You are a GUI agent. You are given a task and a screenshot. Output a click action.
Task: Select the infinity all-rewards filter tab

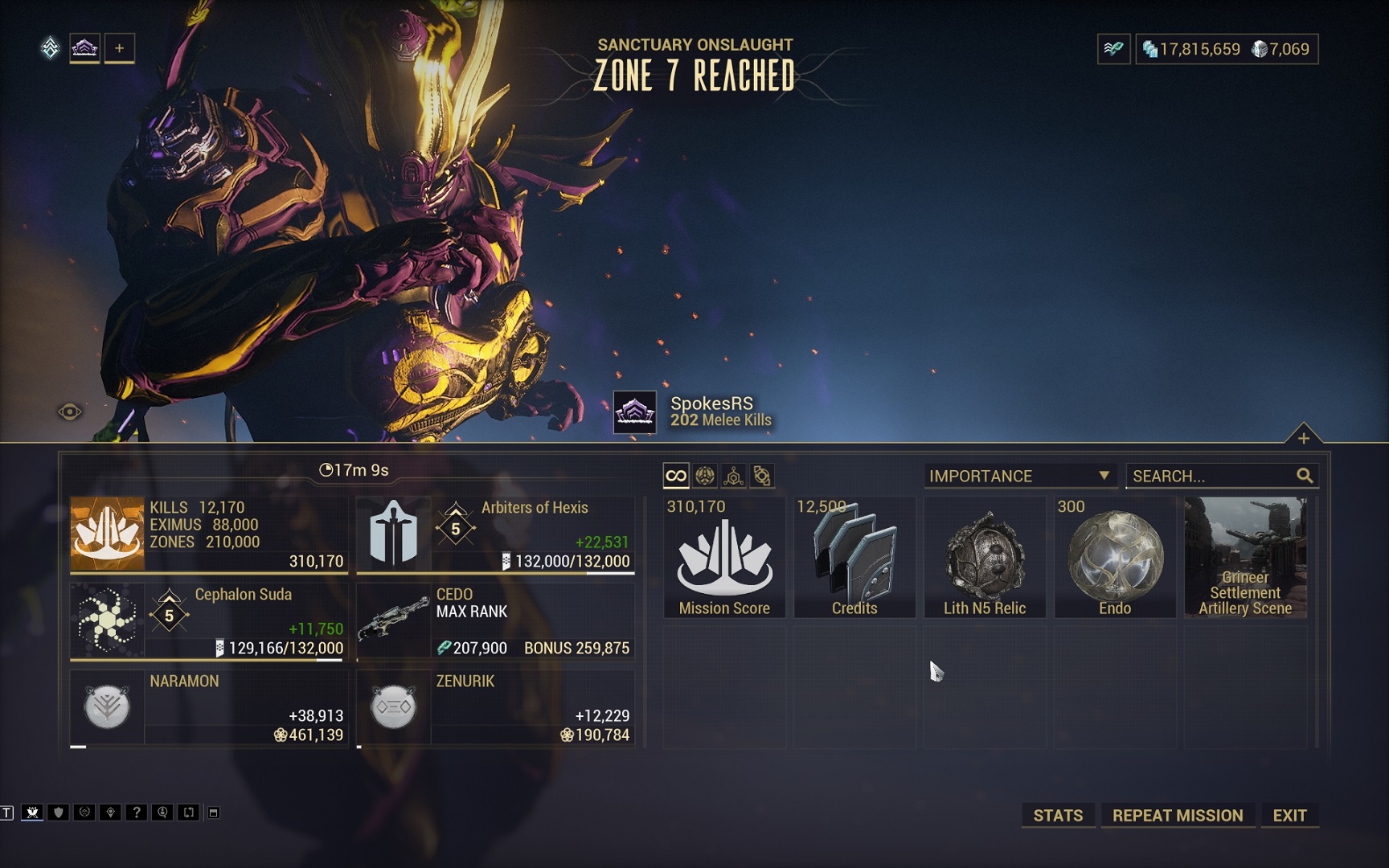(676, 476)
